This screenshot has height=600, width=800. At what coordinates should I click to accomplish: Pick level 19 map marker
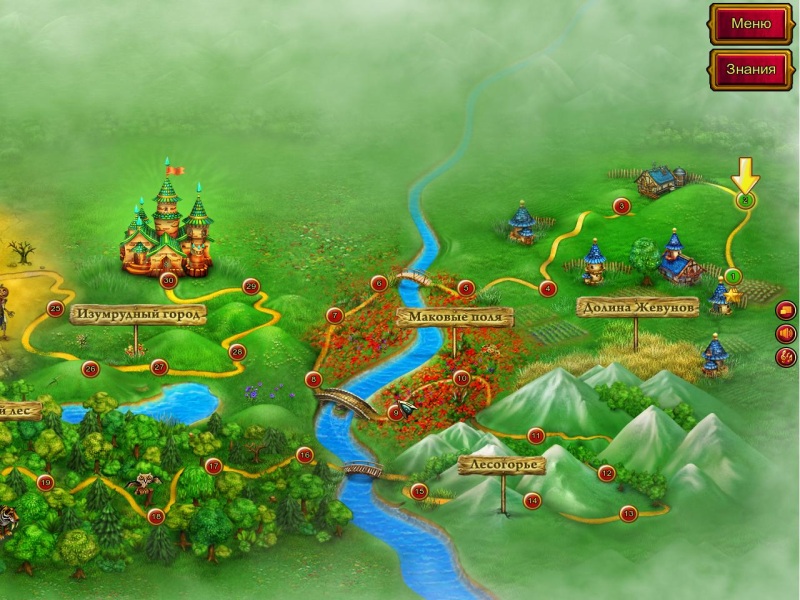[45, 482]
